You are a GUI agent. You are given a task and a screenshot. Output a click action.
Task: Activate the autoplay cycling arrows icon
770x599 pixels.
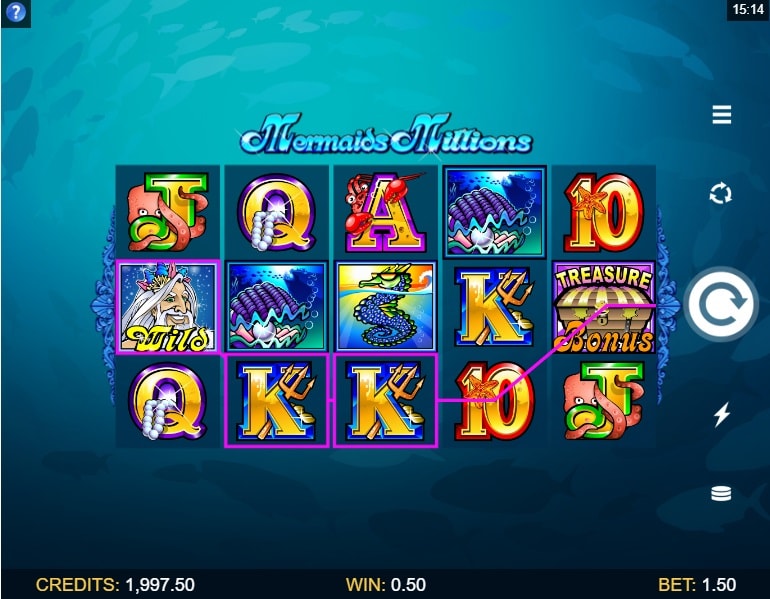coord(721,193)
